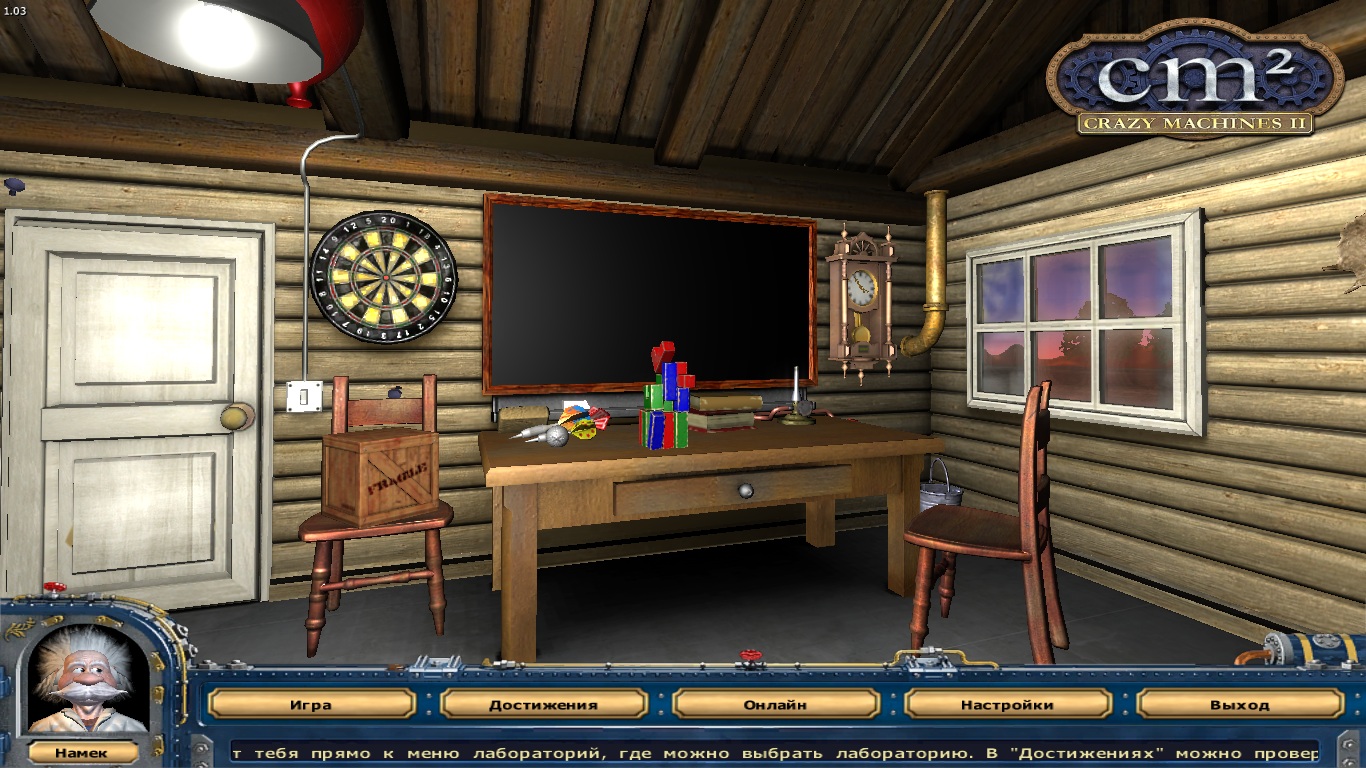The image size is (1366, 768).
Task: Go to the Онлайн section
Action: (775, 704)
